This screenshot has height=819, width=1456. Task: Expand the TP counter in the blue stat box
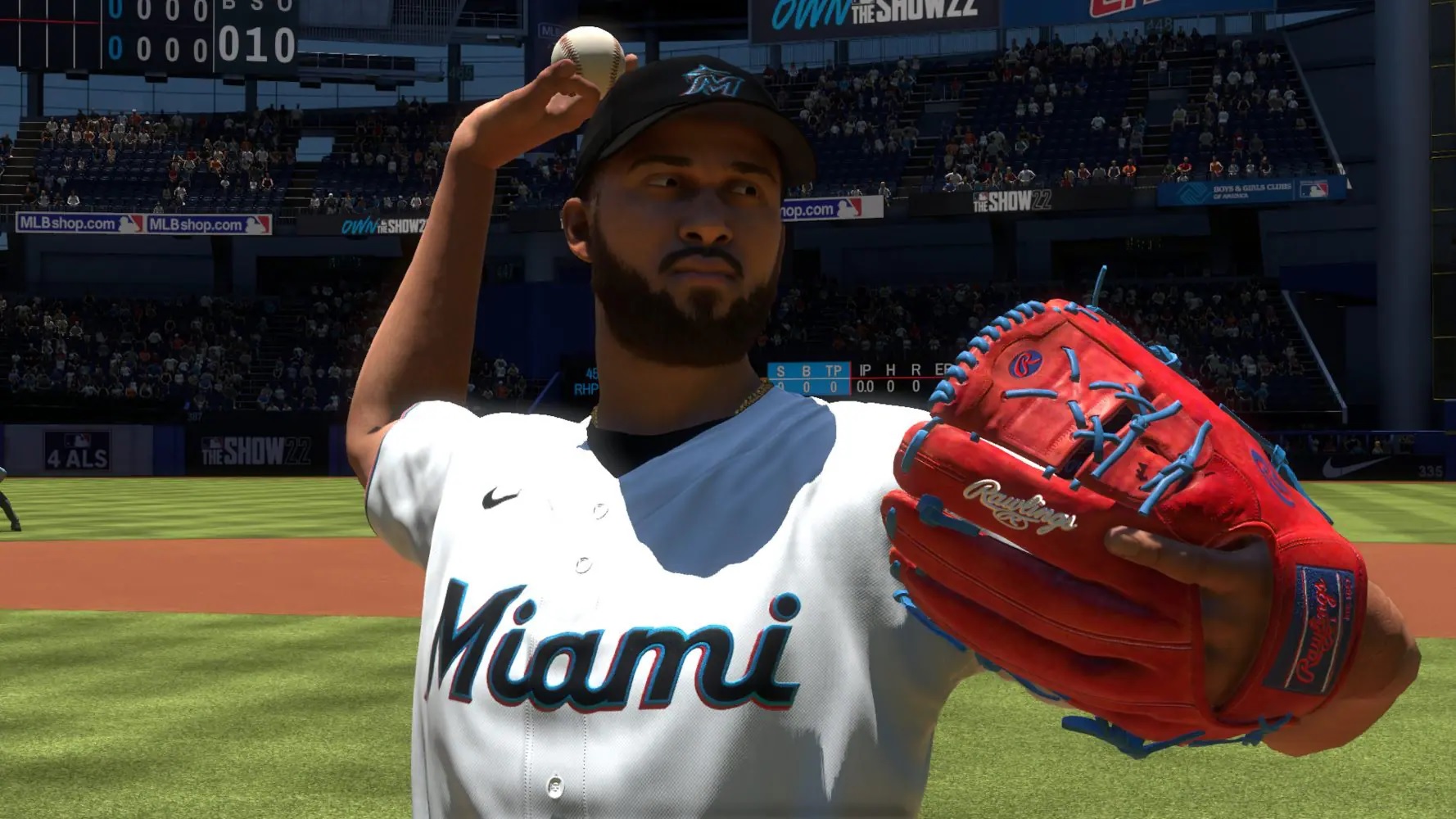click(834, 369)
